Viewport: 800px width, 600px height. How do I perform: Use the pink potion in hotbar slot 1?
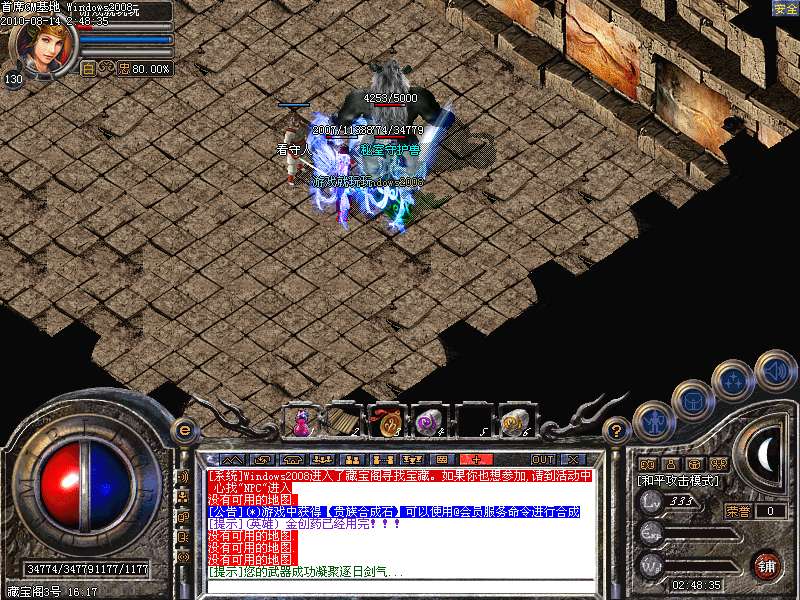300,421
